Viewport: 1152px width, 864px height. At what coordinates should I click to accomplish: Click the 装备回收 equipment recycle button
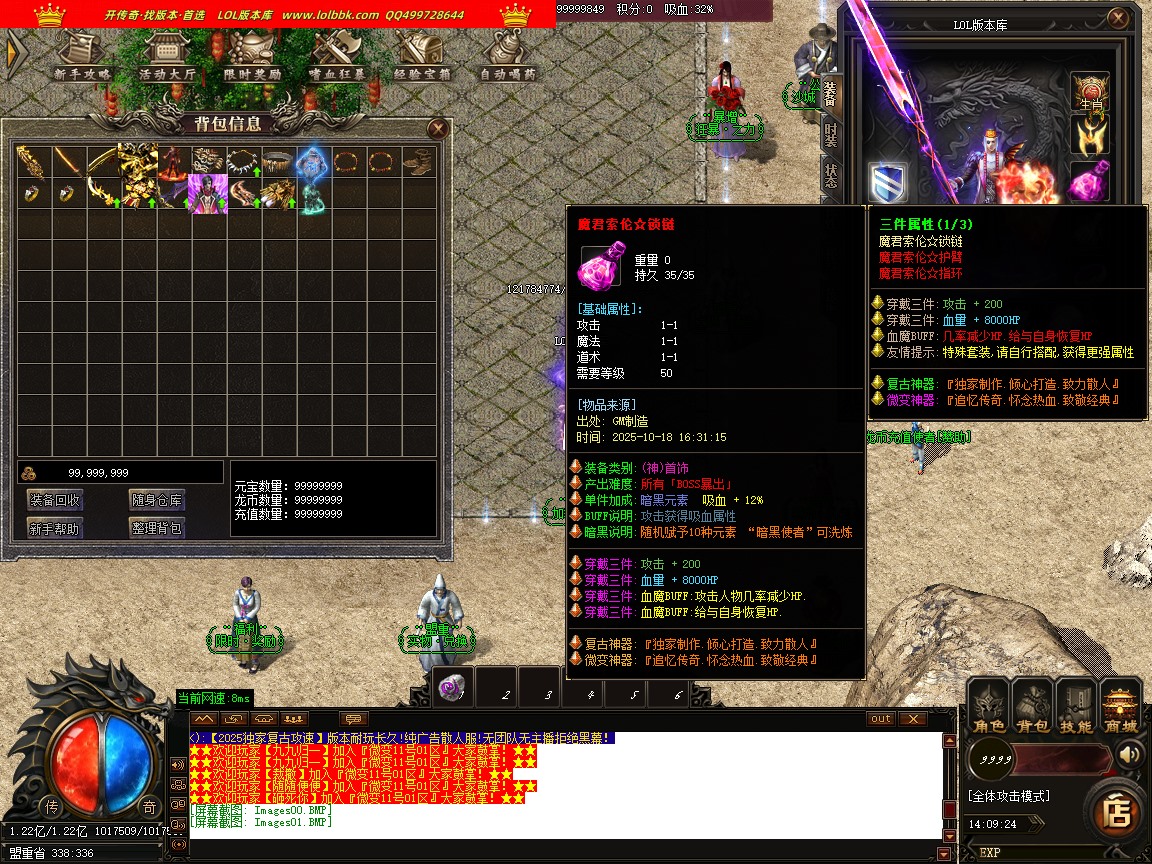(55, 500)
